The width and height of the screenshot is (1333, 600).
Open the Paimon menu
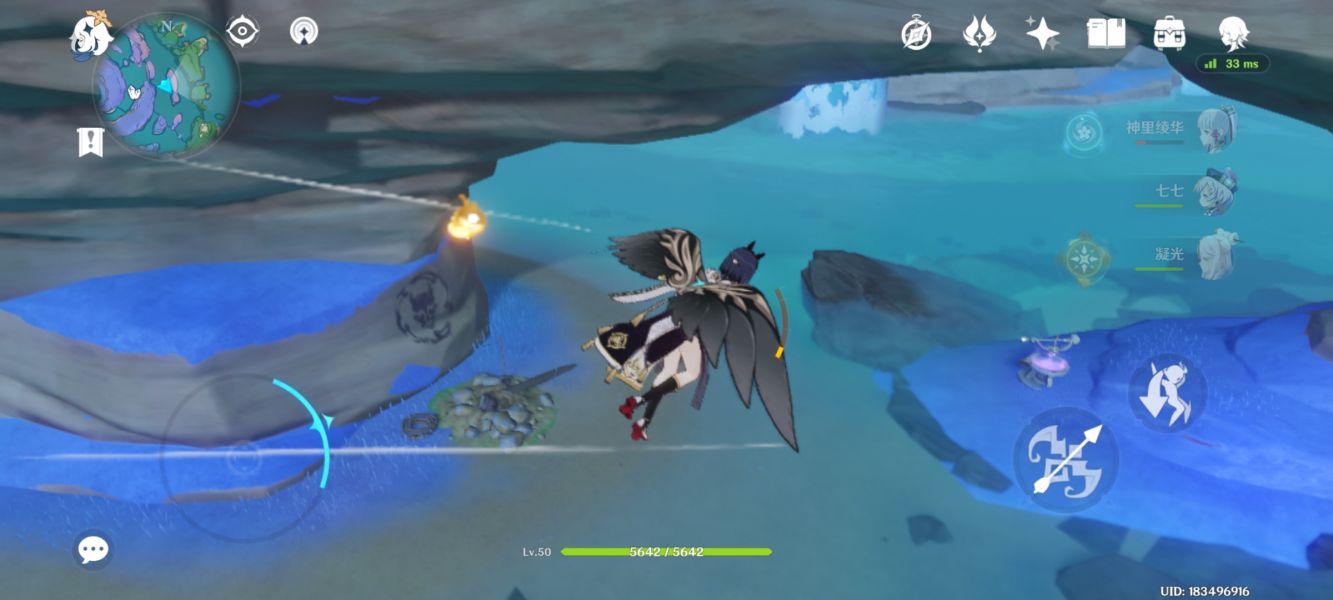click(90, 34)
